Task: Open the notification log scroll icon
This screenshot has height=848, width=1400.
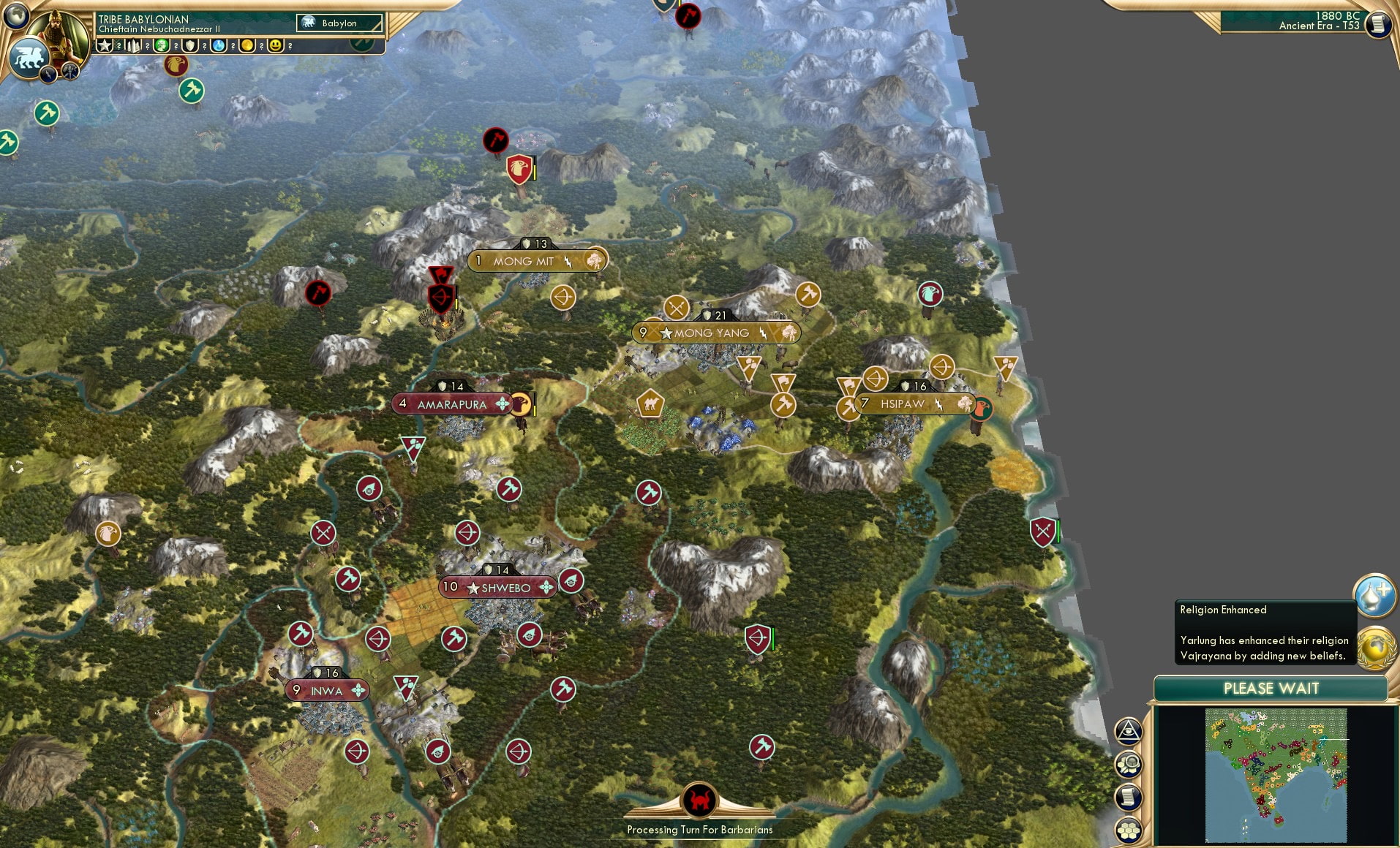Action: 1129,797
